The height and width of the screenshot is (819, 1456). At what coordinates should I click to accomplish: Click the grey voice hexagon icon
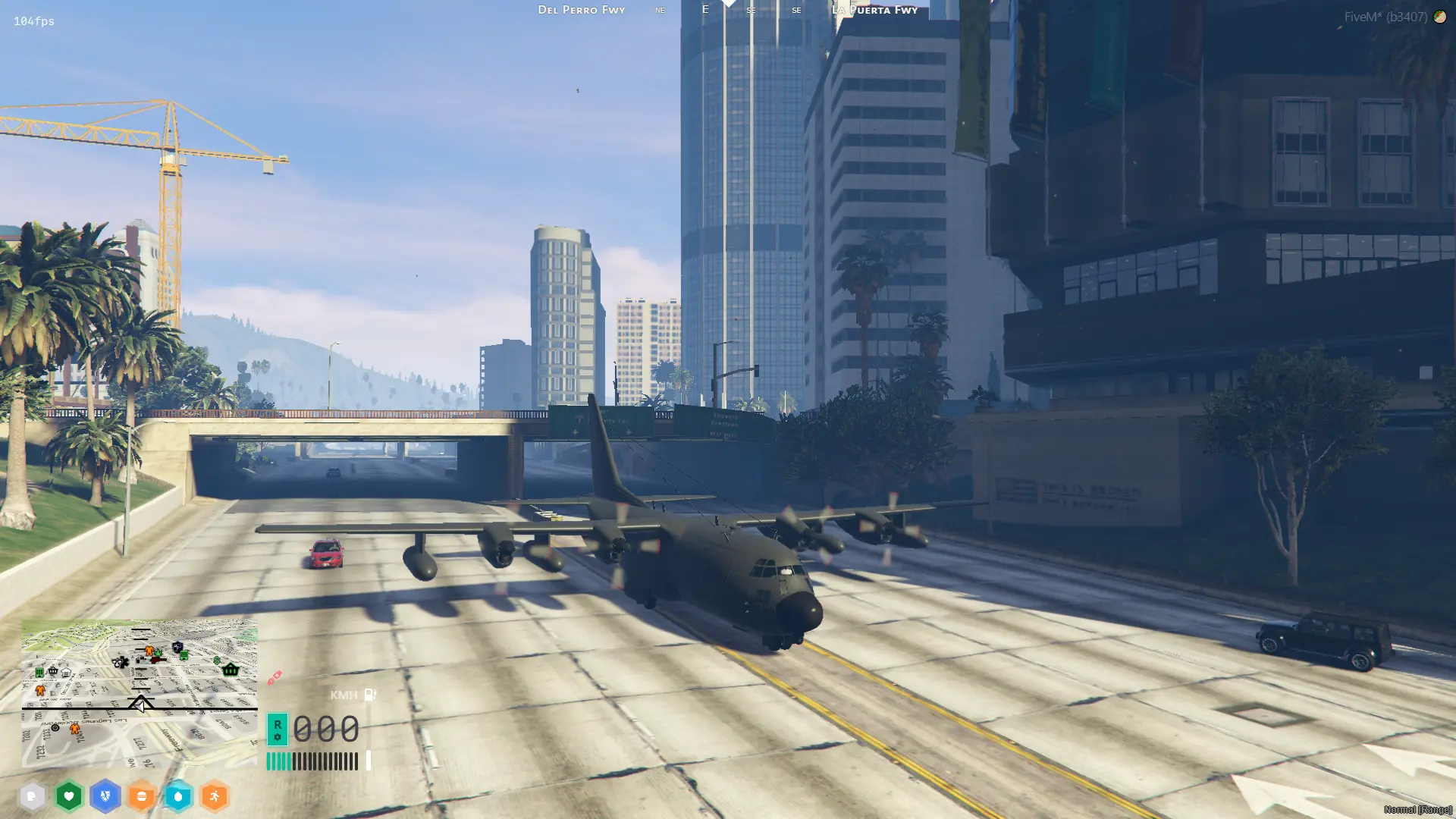point(32,796)
